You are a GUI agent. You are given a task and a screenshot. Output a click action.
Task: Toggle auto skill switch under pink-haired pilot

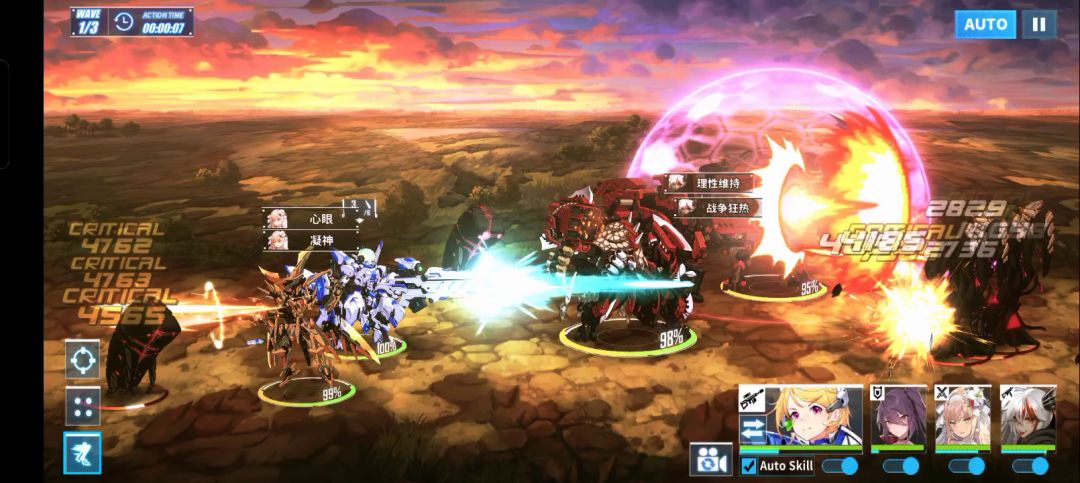tap(966, 466)
